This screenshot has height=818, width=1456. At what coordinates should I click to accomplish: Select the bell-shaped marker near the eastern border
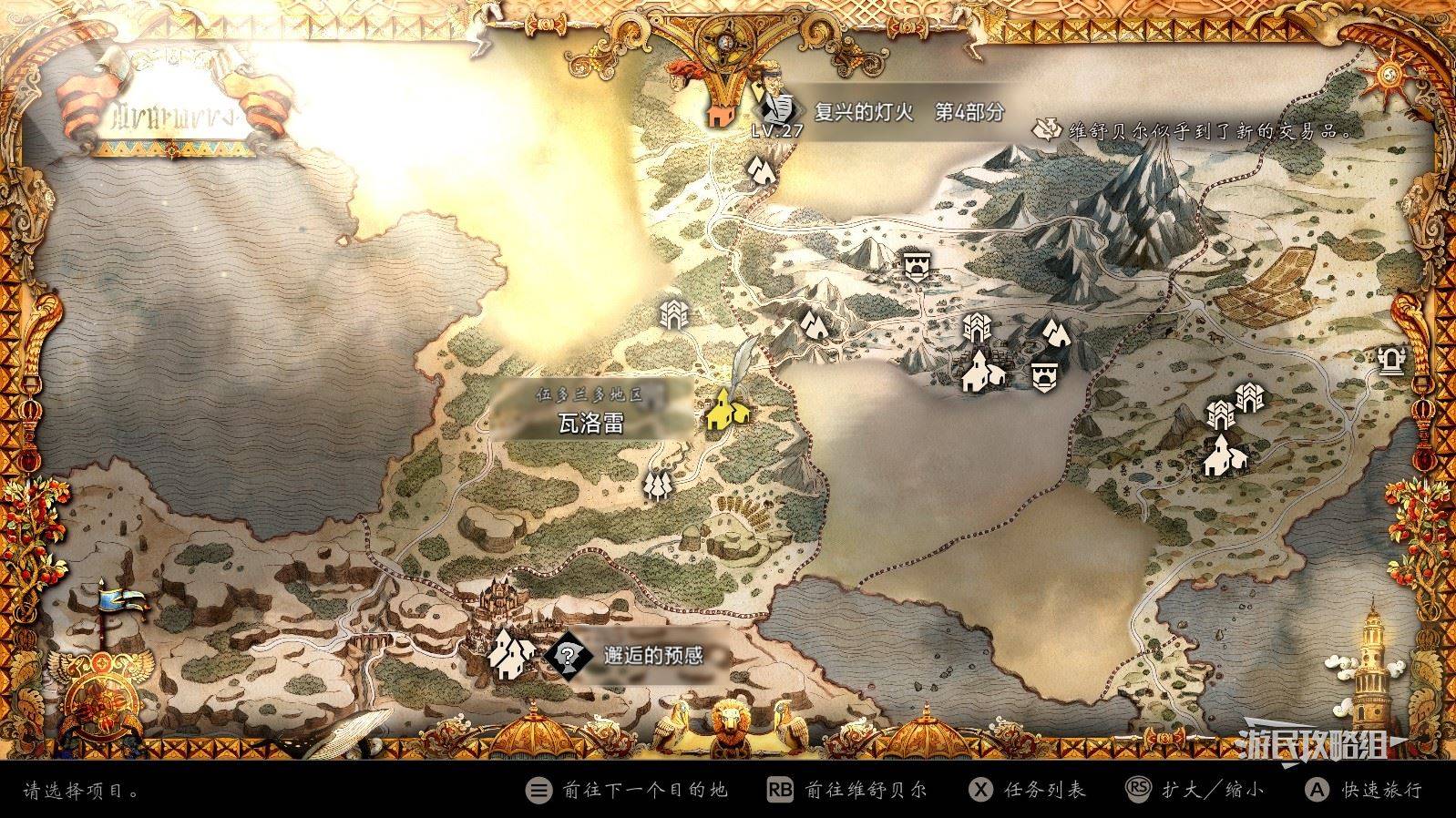[1391, 362]
